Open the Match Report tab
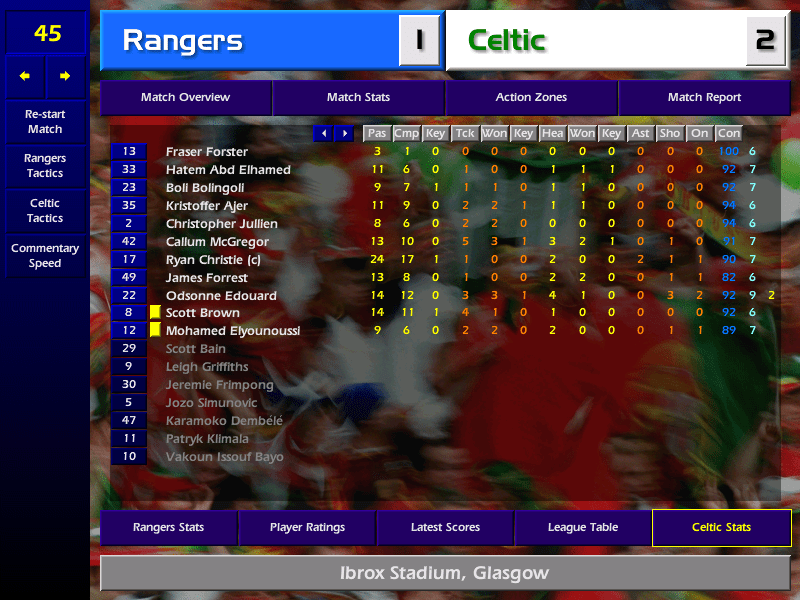This screenshot has width=800, height=600. pos(704,98)
